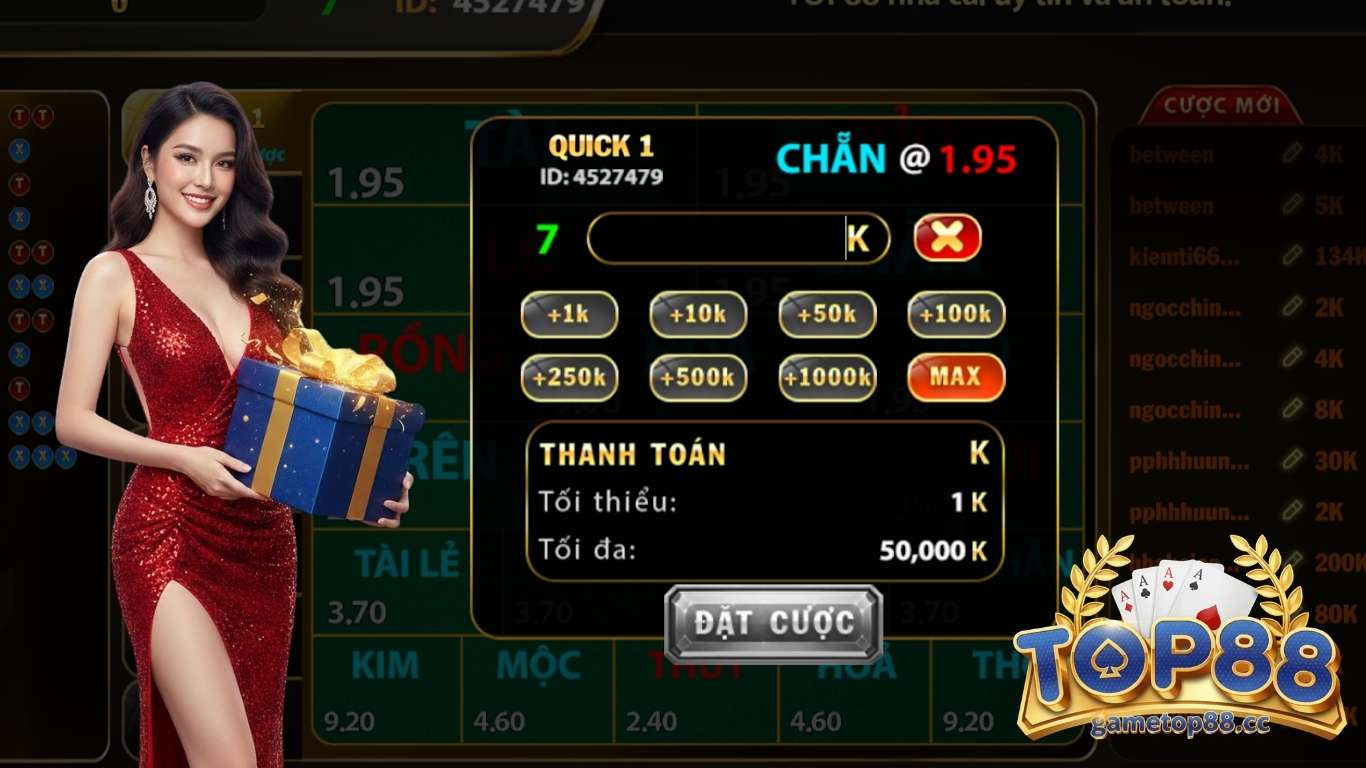Select the +10k betting chip
Screen dimensions: 1366x768
(x=697, y=314)
